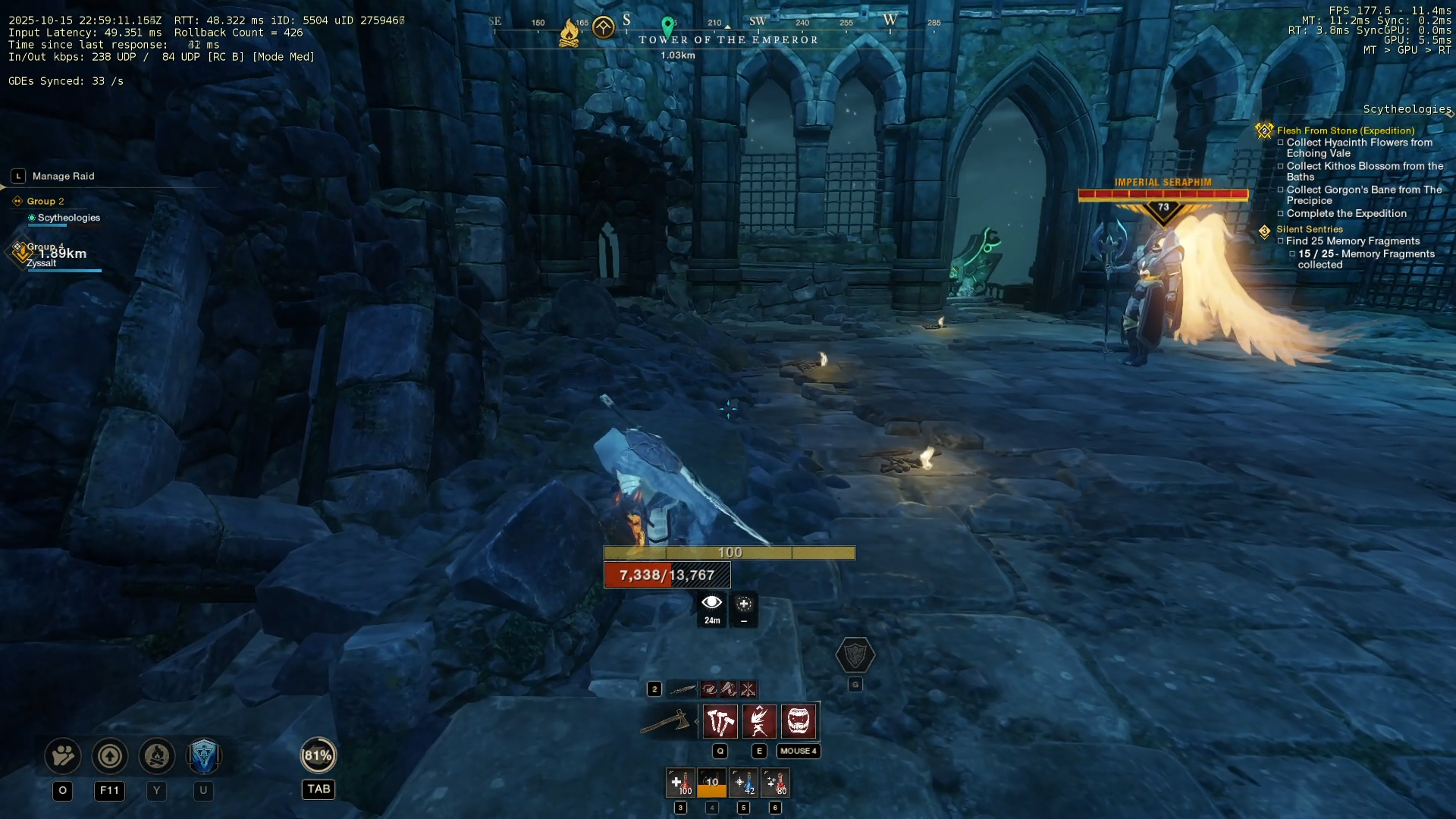
Task: Open Manage Raid
Action: [63, 176]
